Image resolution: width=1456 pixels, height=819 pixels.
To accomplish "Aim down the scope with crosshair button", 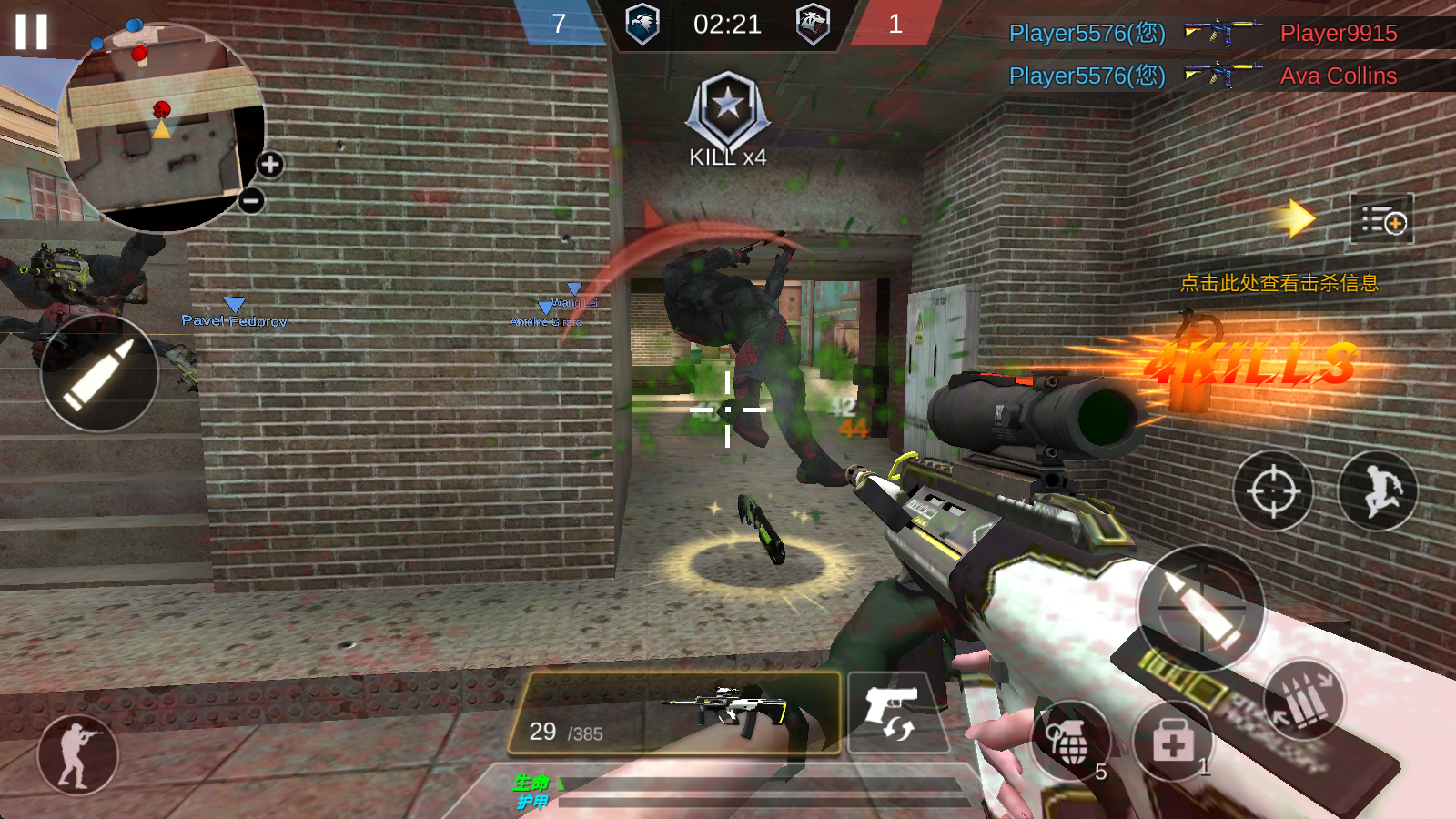I will [x=1273, y=491].
